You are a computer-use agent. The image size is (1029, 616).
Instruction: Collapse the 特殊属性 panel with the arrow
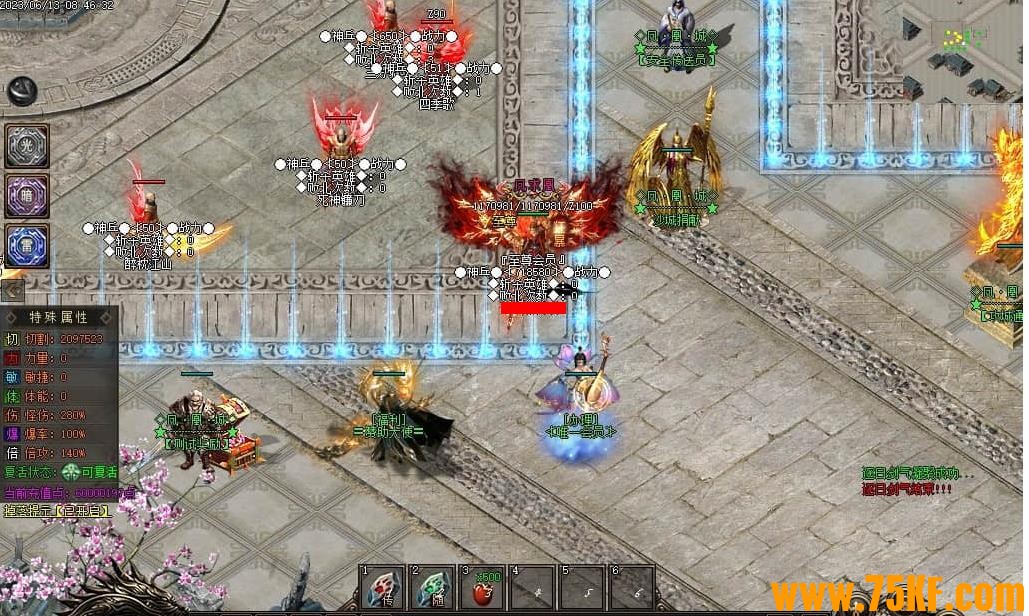click(12, 291)
